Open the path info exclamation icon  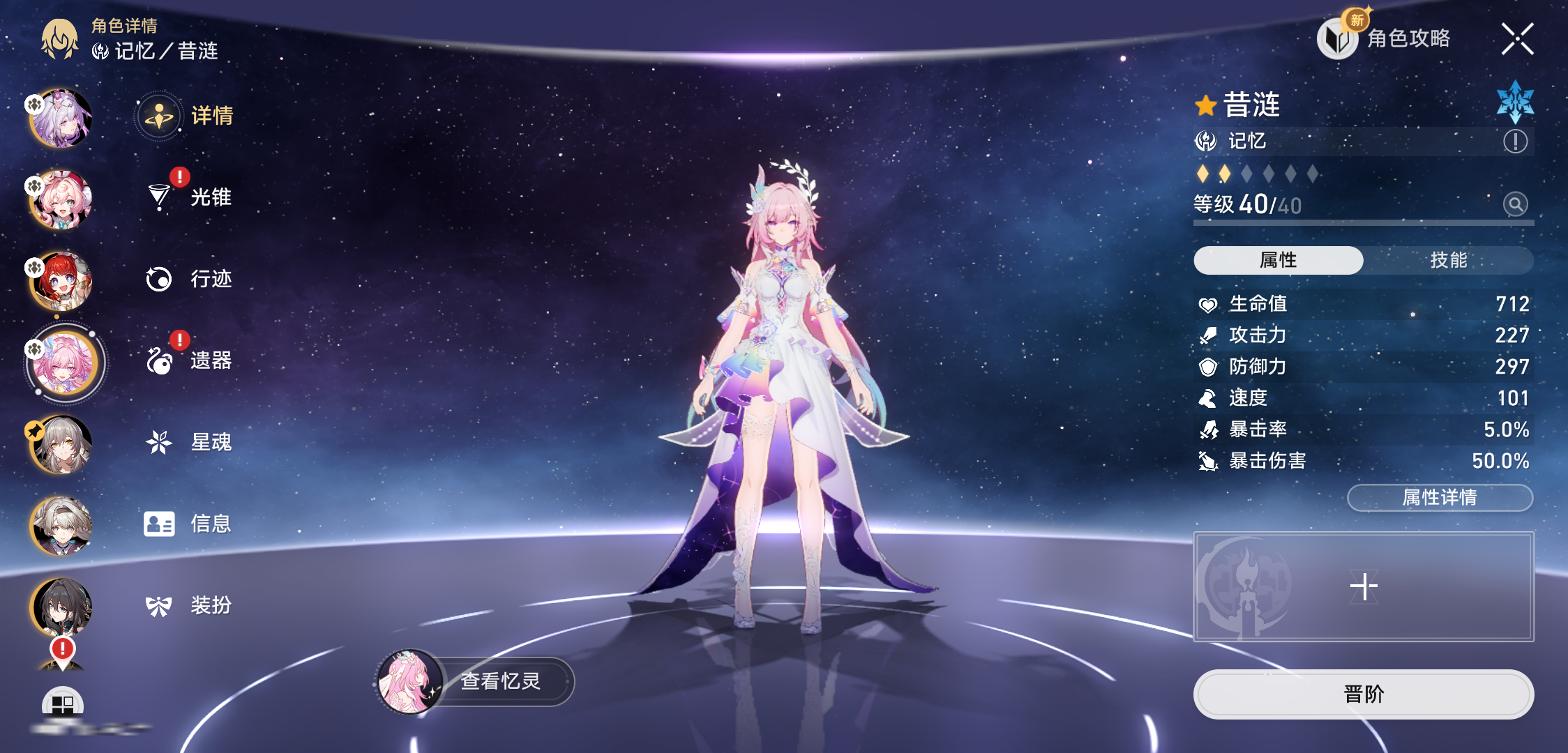1515,142
